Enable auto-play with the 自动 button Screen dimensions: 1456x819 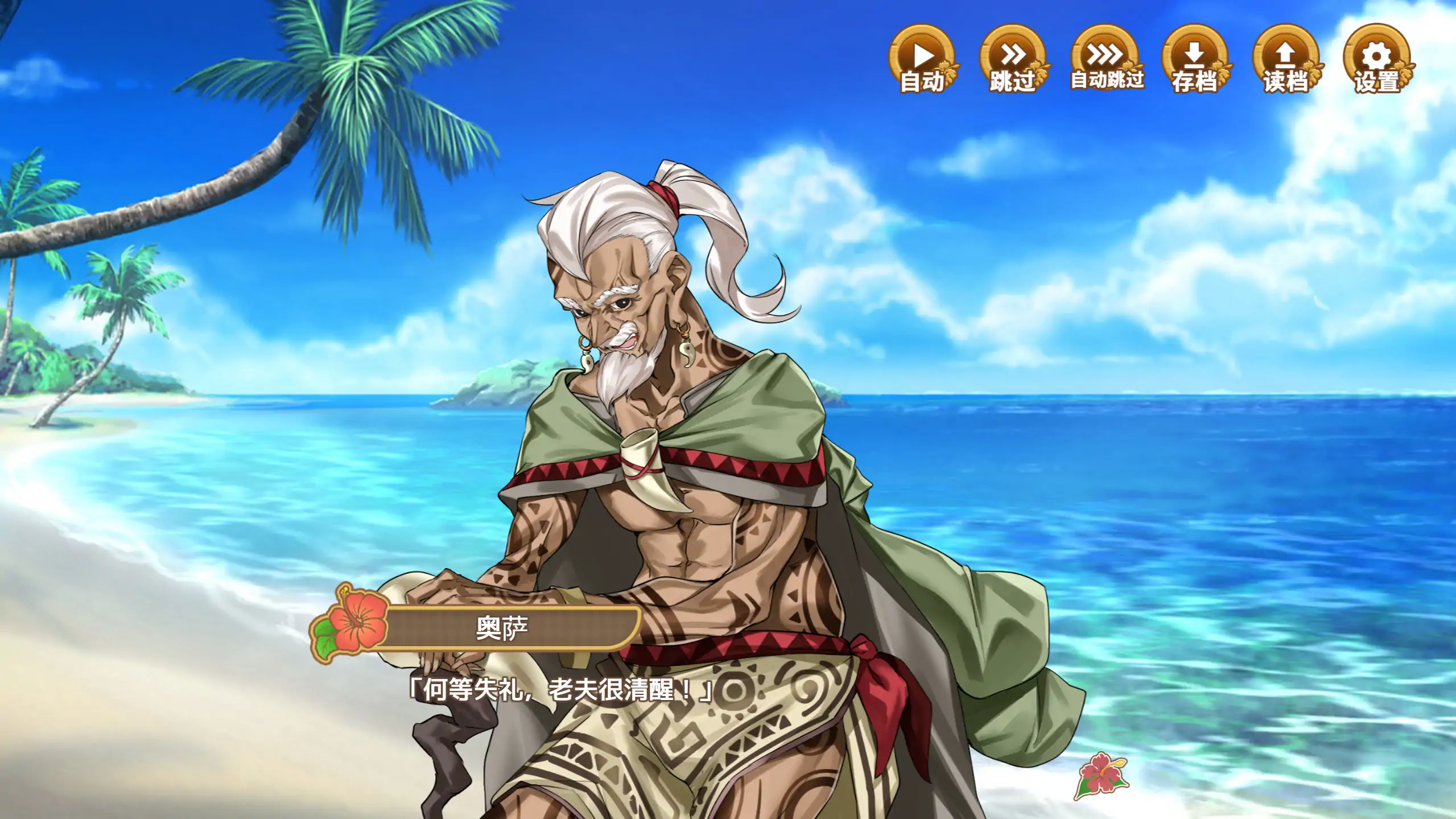tap(922, 59)
